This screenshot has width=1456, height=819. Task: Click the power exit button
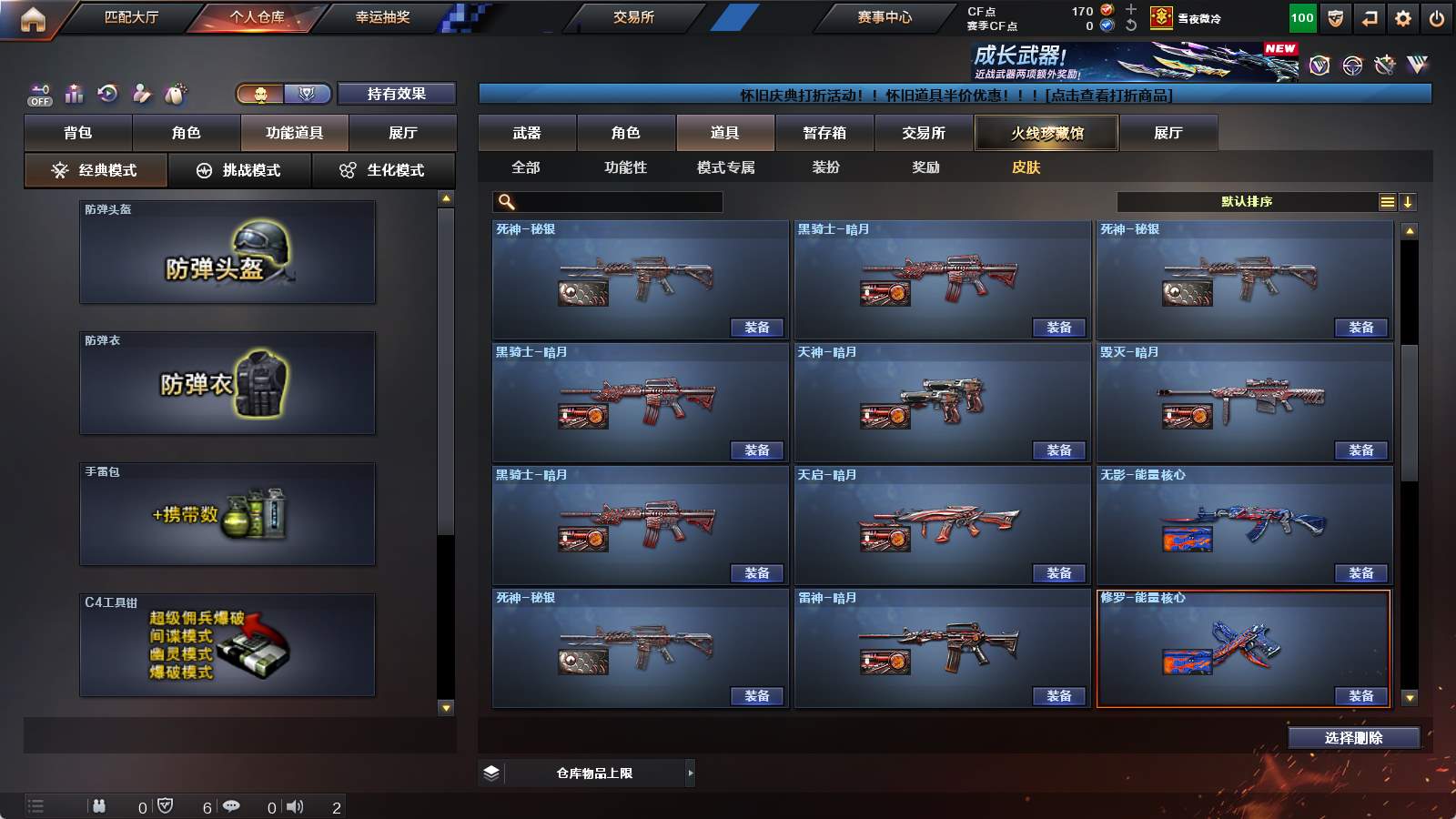(1436, 18)
